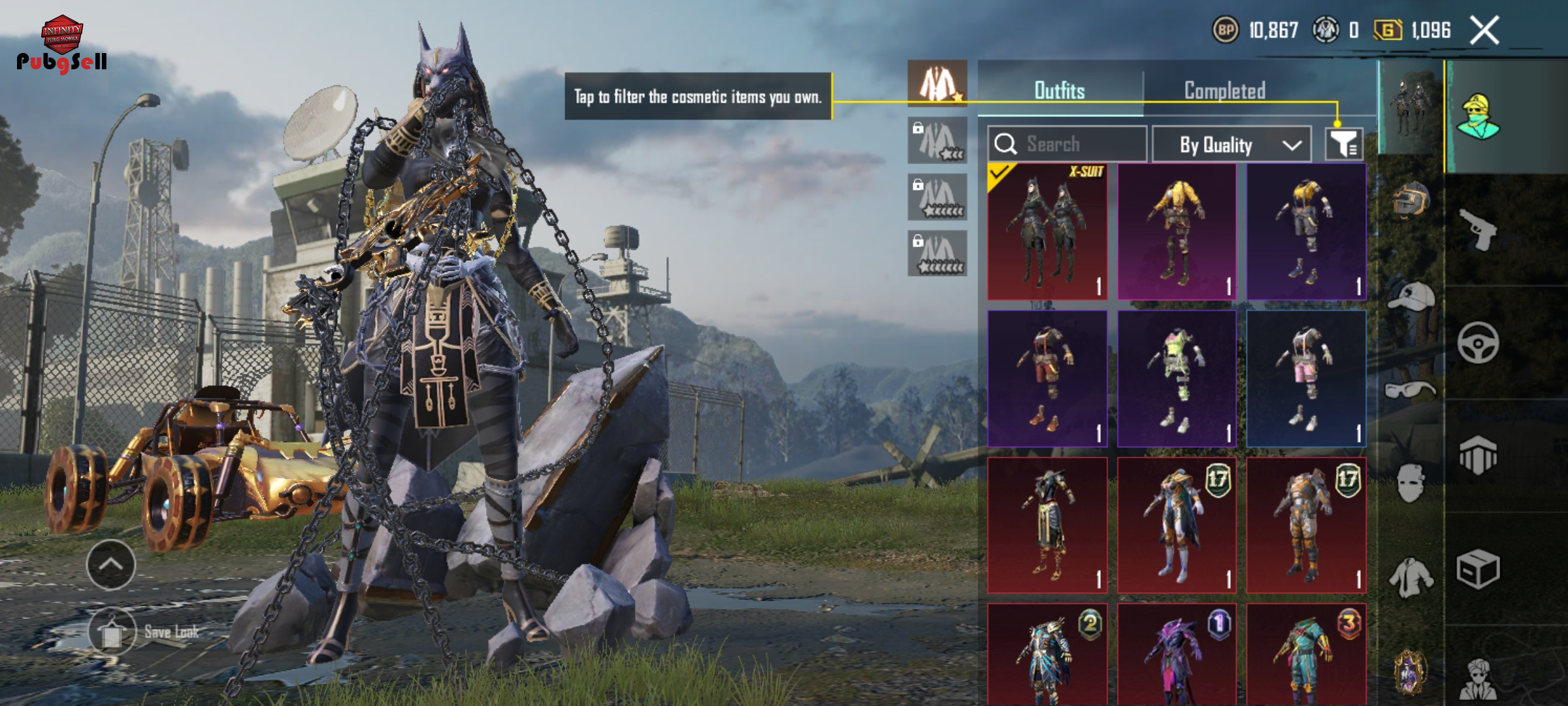1568x706 pixels.
Task: Select the unlocked outfit slot with jacket icon
Action: click(937, 83)
